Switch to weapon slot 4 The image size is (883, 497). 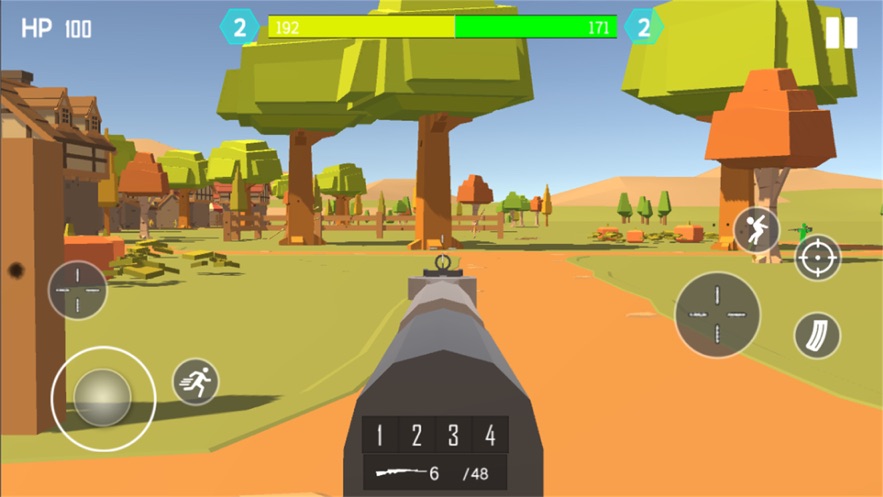pyautogui.click(x=490, y=435)
